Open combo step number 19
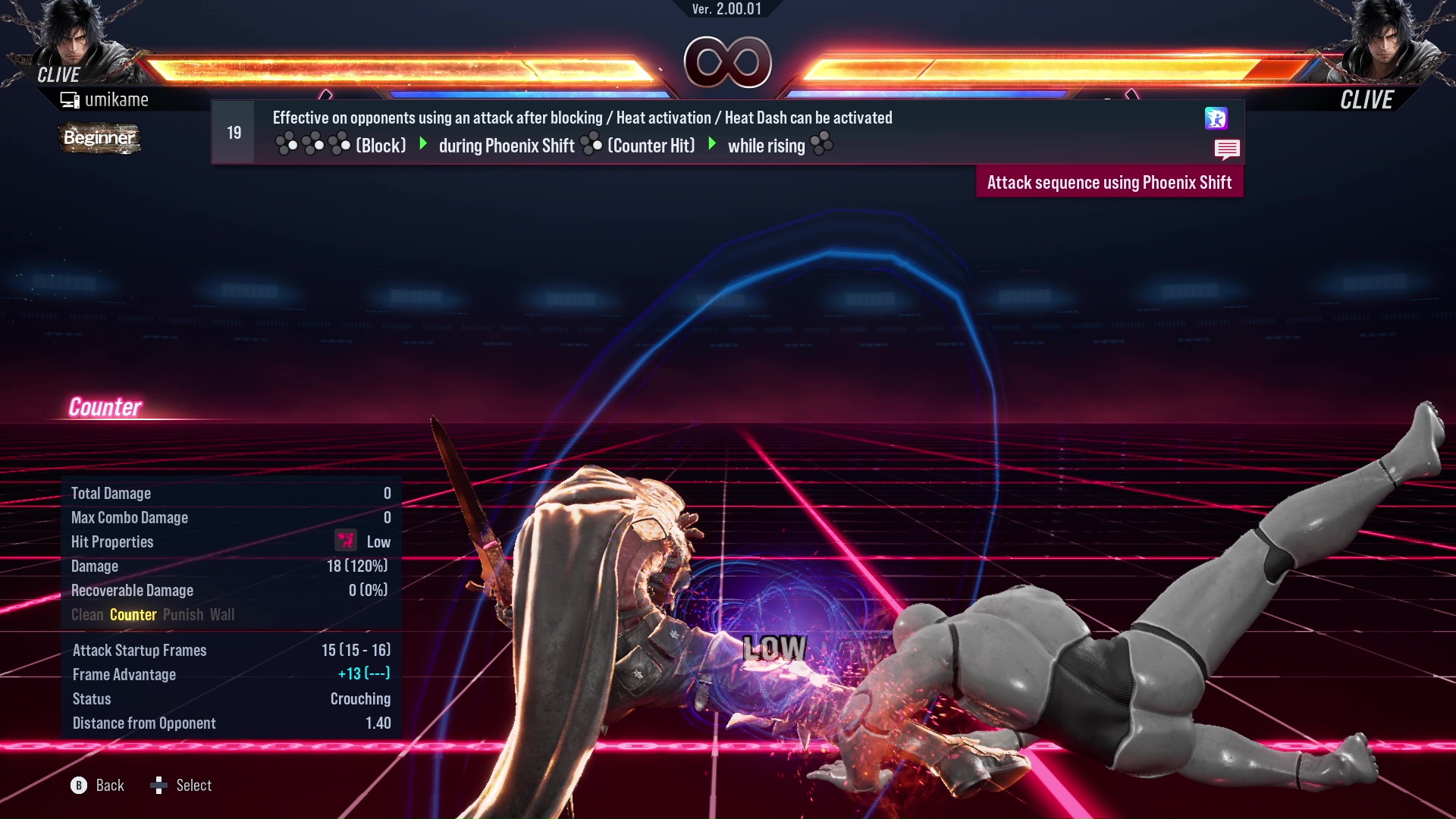The width and height of the screenshot is (1456, 819). [x=233, y=131]
